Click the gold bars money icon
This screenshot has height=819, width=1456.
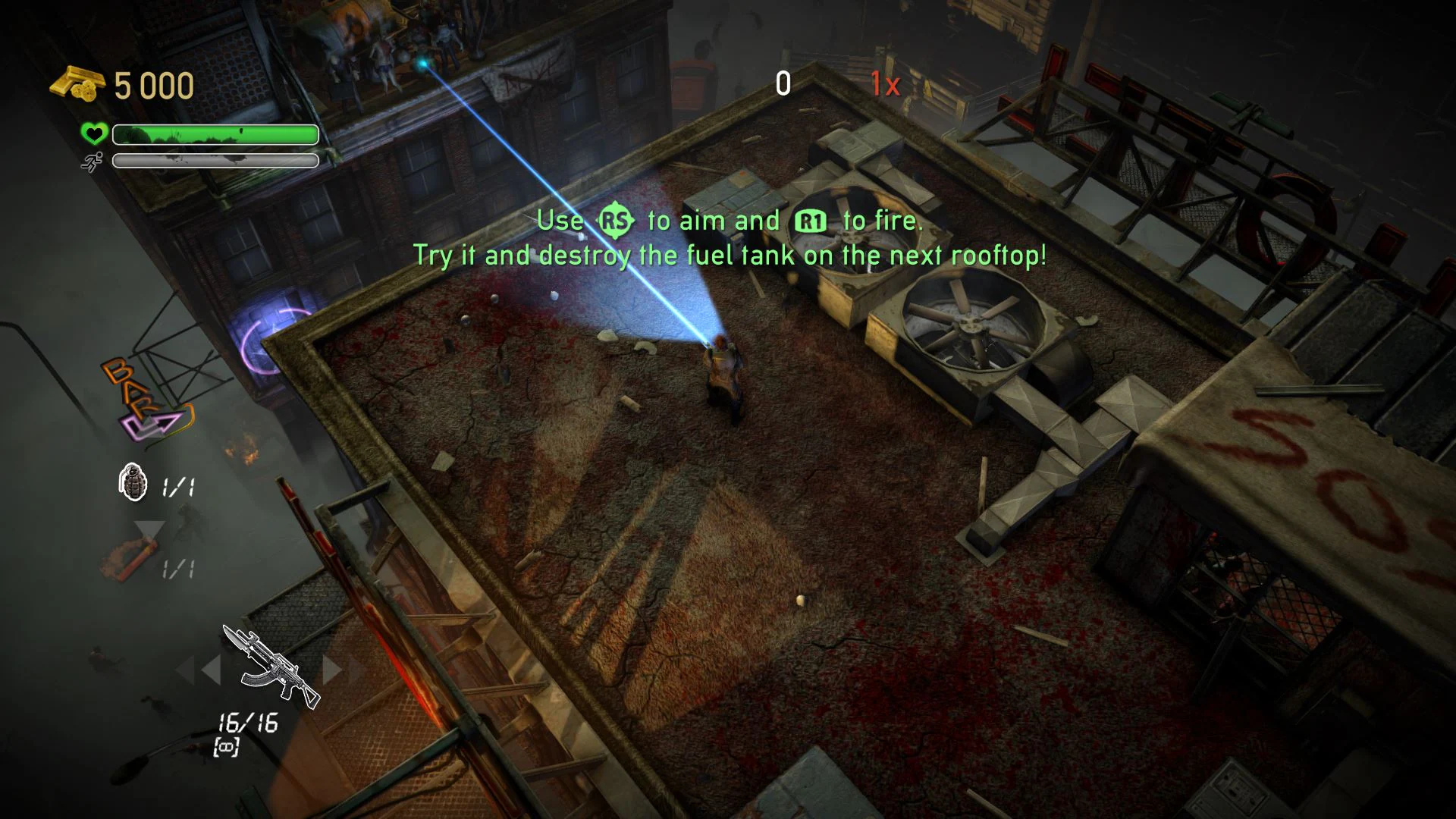(x=77, y=83)
